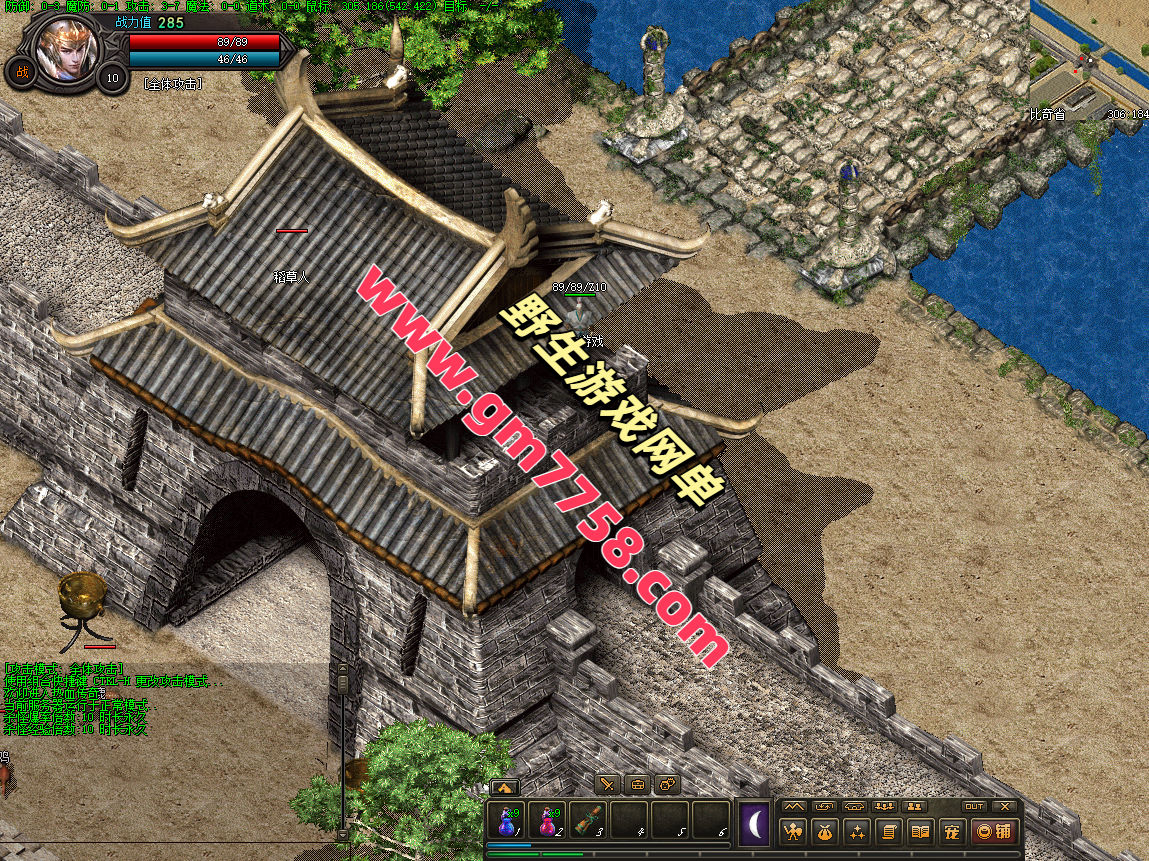Click the briefcase button above hotbar
Viewport: 1149px width, 861px height.
tap(638, 785)
